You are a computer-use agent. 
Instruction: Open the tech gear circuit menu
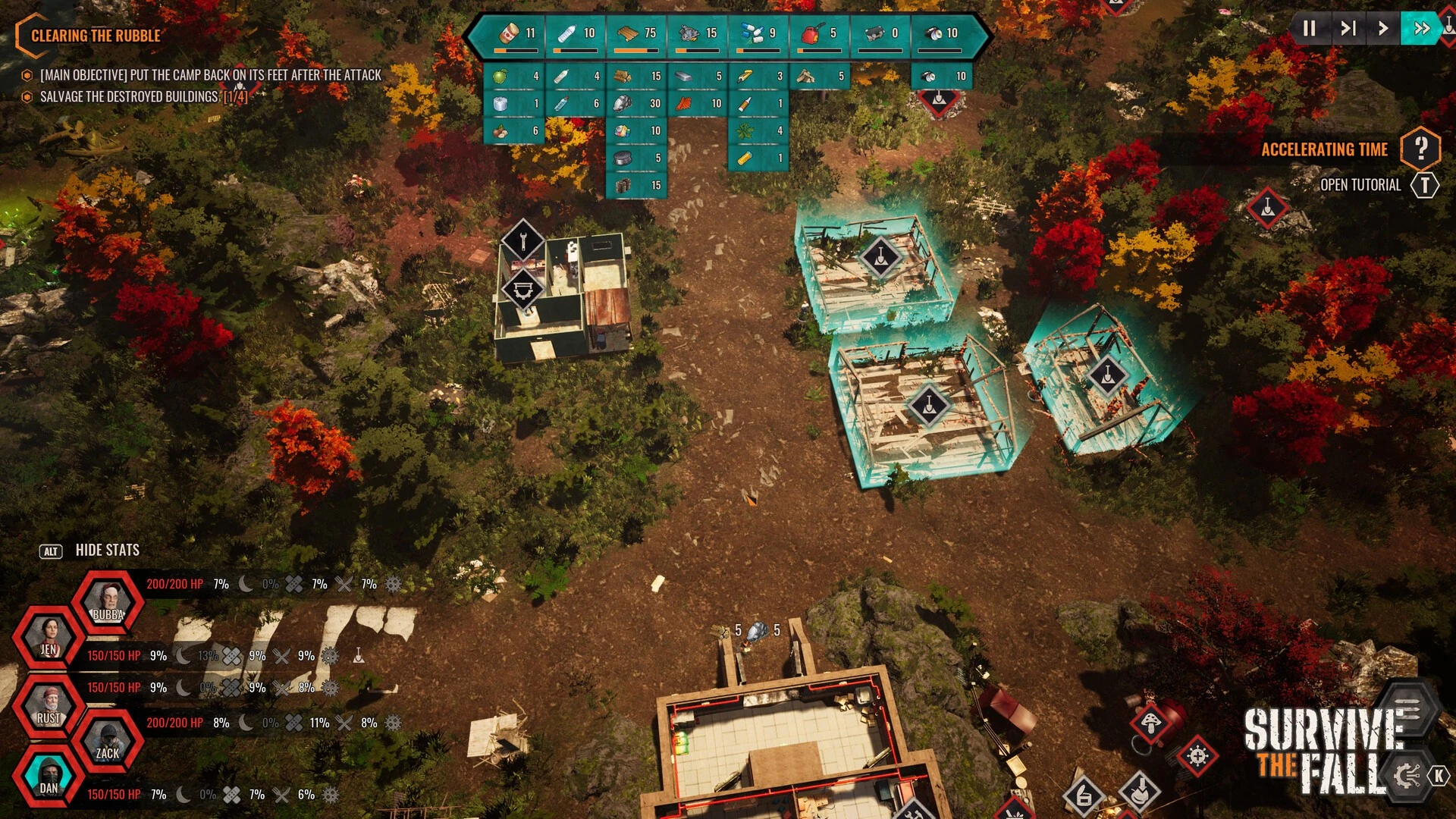coord(1407,775)
